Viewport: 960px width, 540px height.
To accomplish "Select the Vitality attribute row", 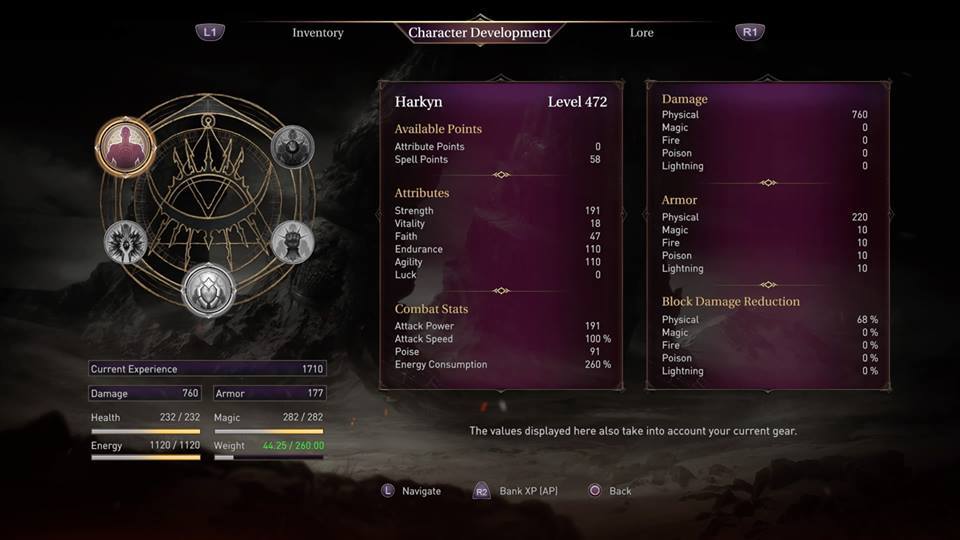I will pos(497,224).
